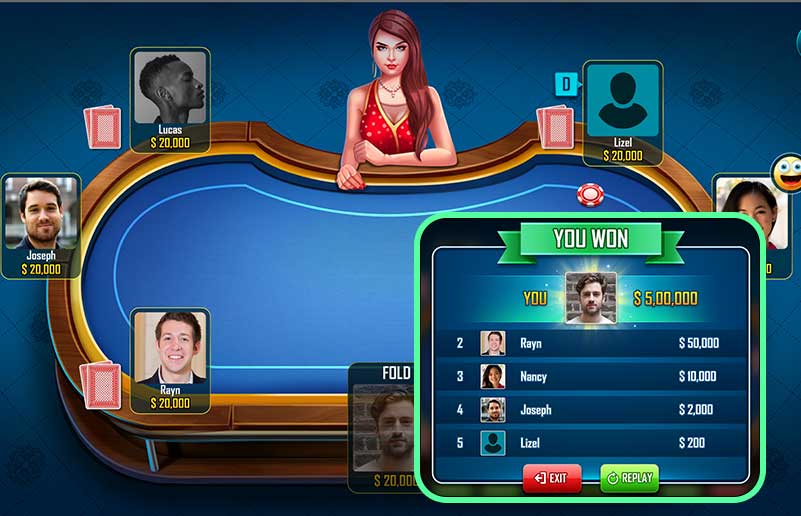Click the red Exit button
Image resolution: width=801 pixels, height=516 pixels.
pos(551,478)
